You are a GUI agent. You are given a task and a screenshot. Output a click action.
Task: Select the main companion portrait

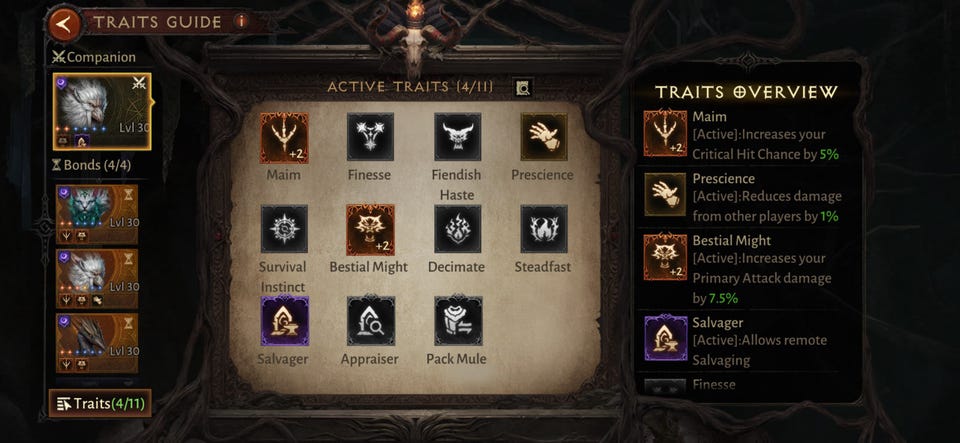101,117
